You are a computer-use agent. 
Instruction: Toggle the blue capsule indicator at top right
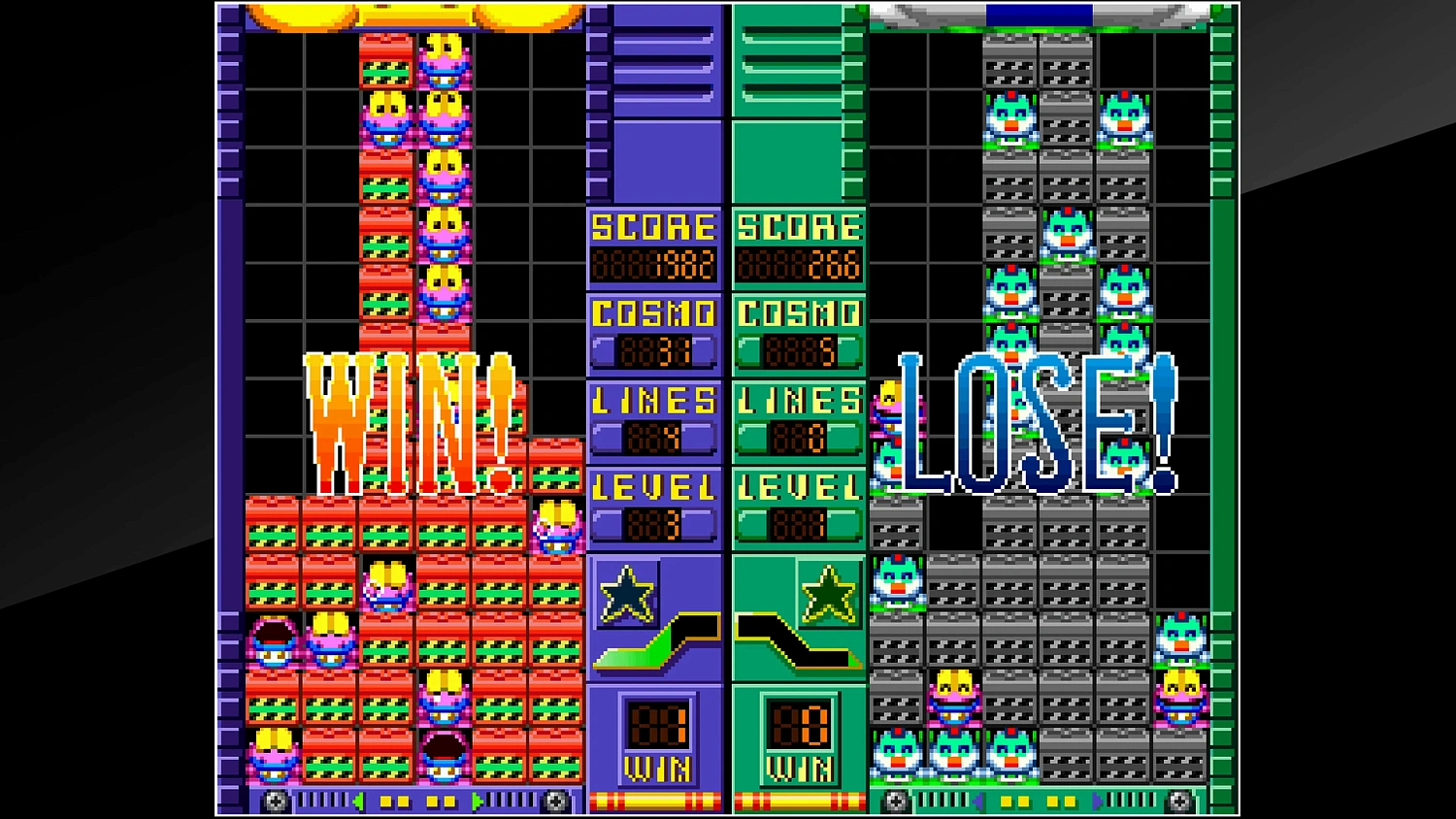pos(1042,12)
